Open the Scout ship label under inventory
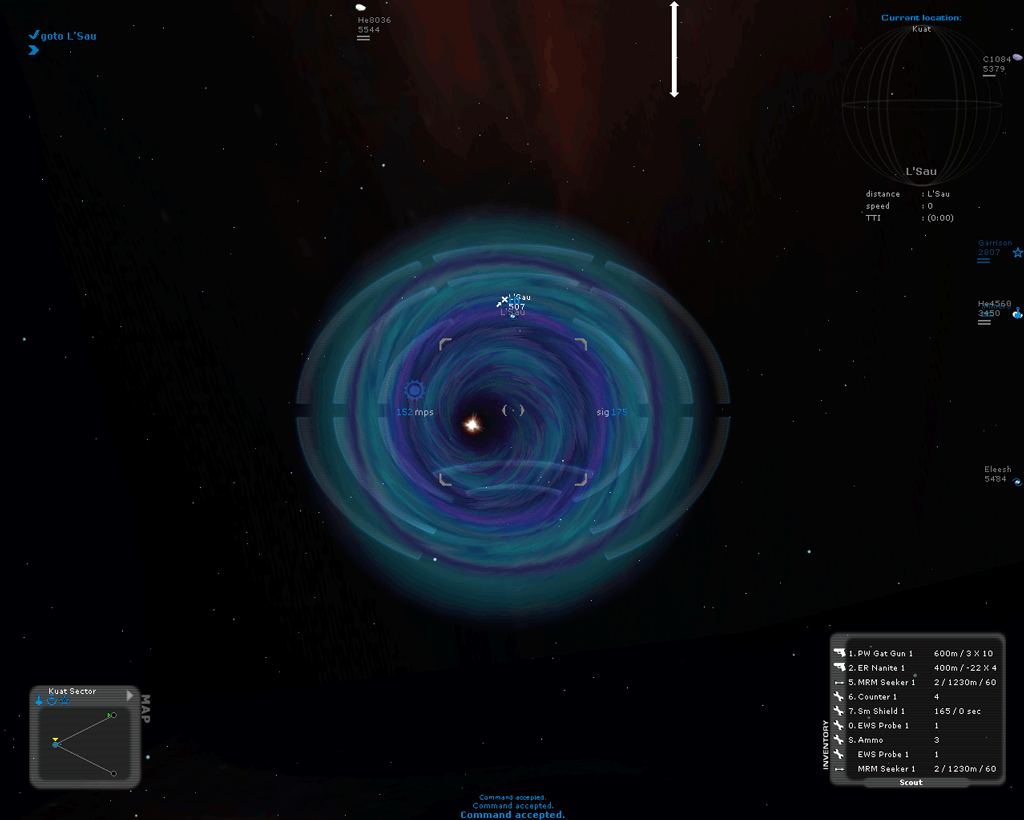The image size is (1024, 820). point(910,782)
